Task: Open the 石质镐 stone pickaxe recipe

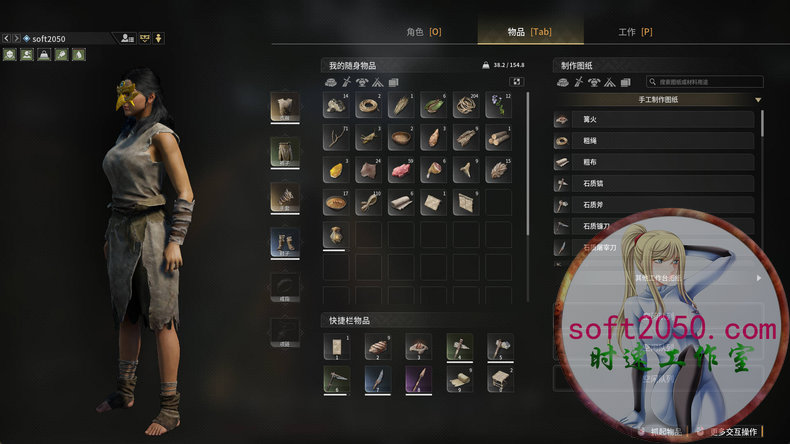Action: (654, 184)
